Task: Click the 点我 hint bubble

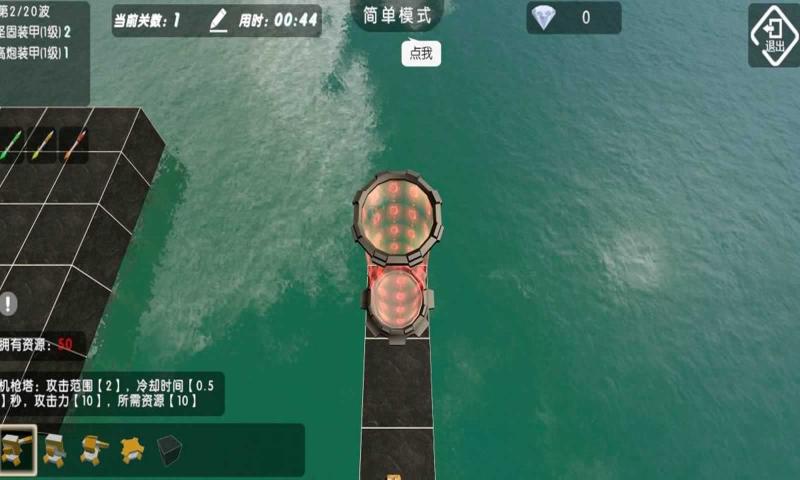Action: click(421, 54)
